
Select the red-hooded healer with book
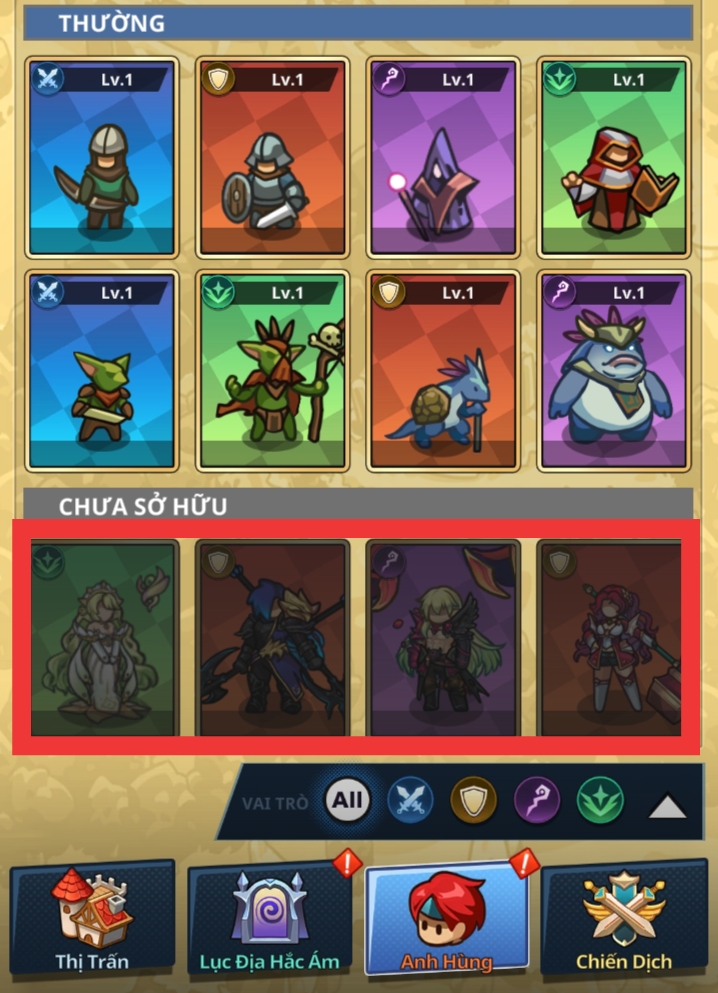(614, 157)
